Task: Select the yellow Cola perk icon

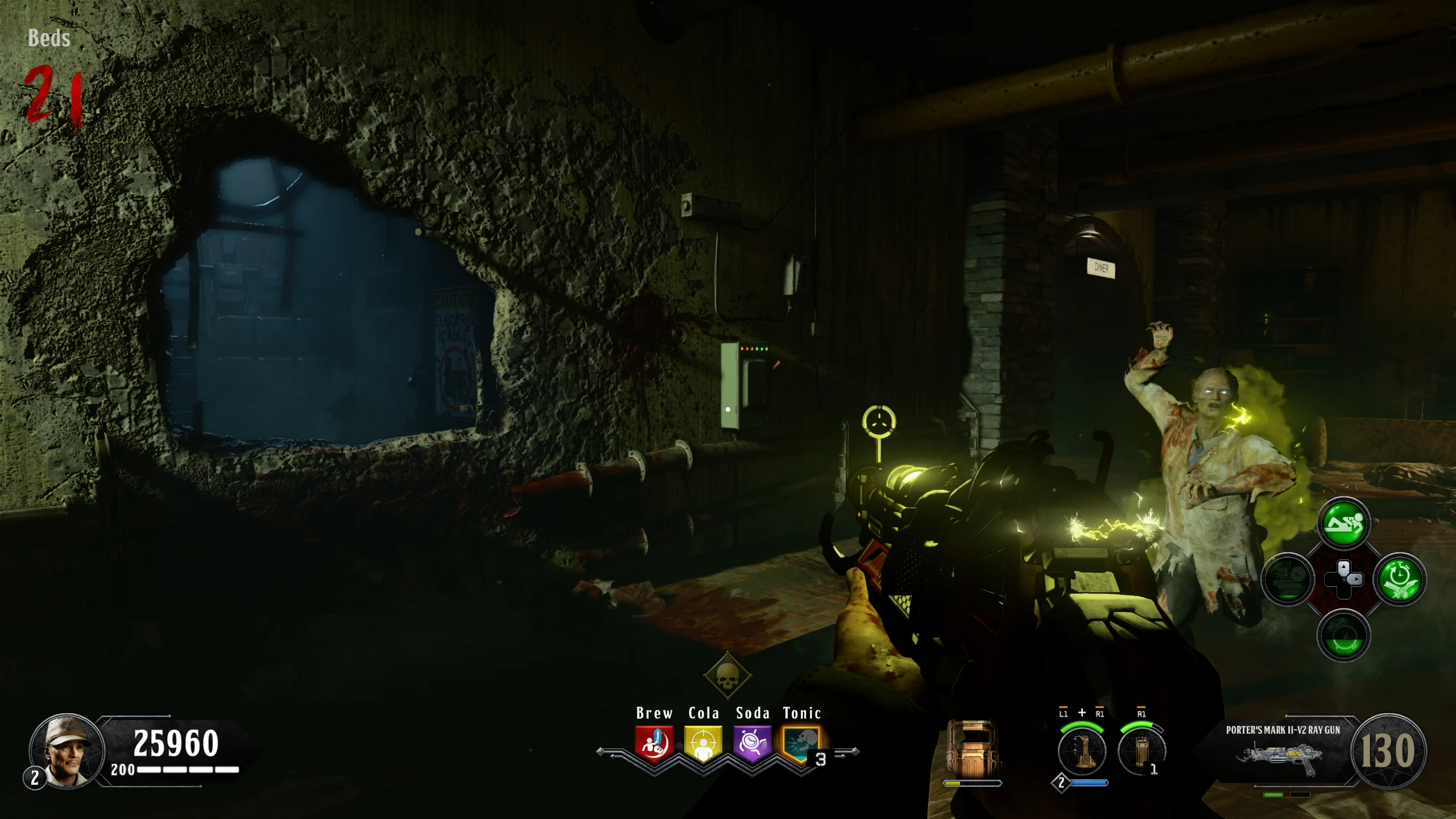Action: 703,743
